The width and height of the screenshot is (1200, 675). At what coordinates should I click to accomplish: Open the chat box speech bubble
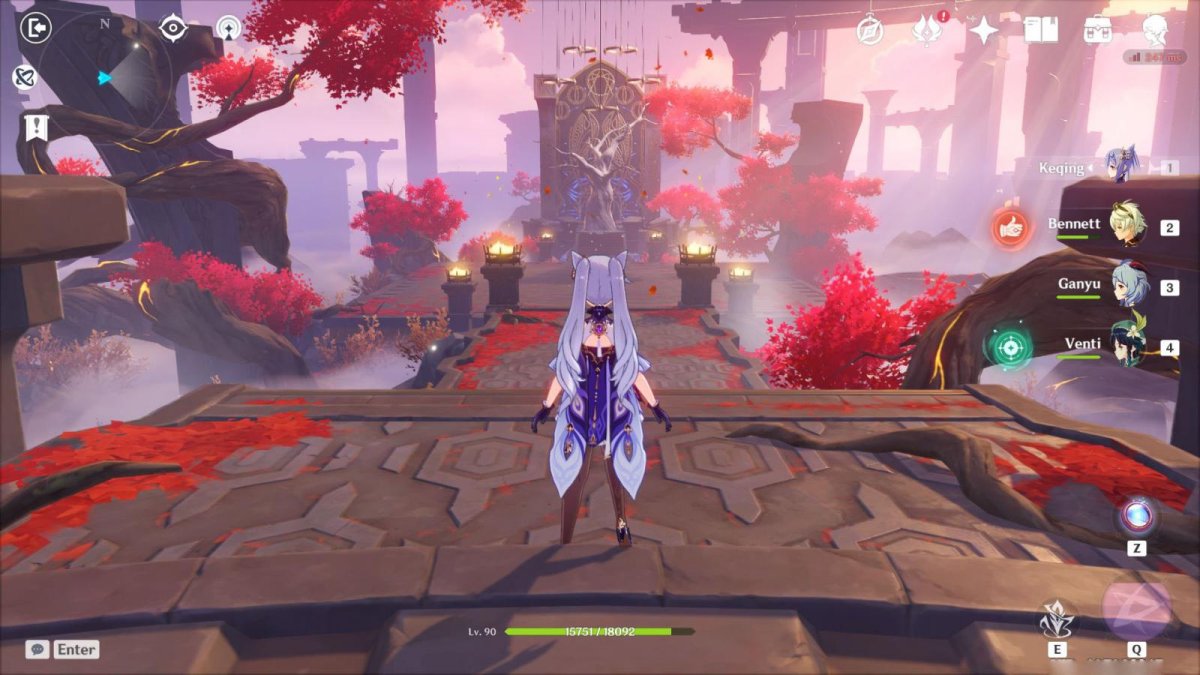tap(37, 649)
